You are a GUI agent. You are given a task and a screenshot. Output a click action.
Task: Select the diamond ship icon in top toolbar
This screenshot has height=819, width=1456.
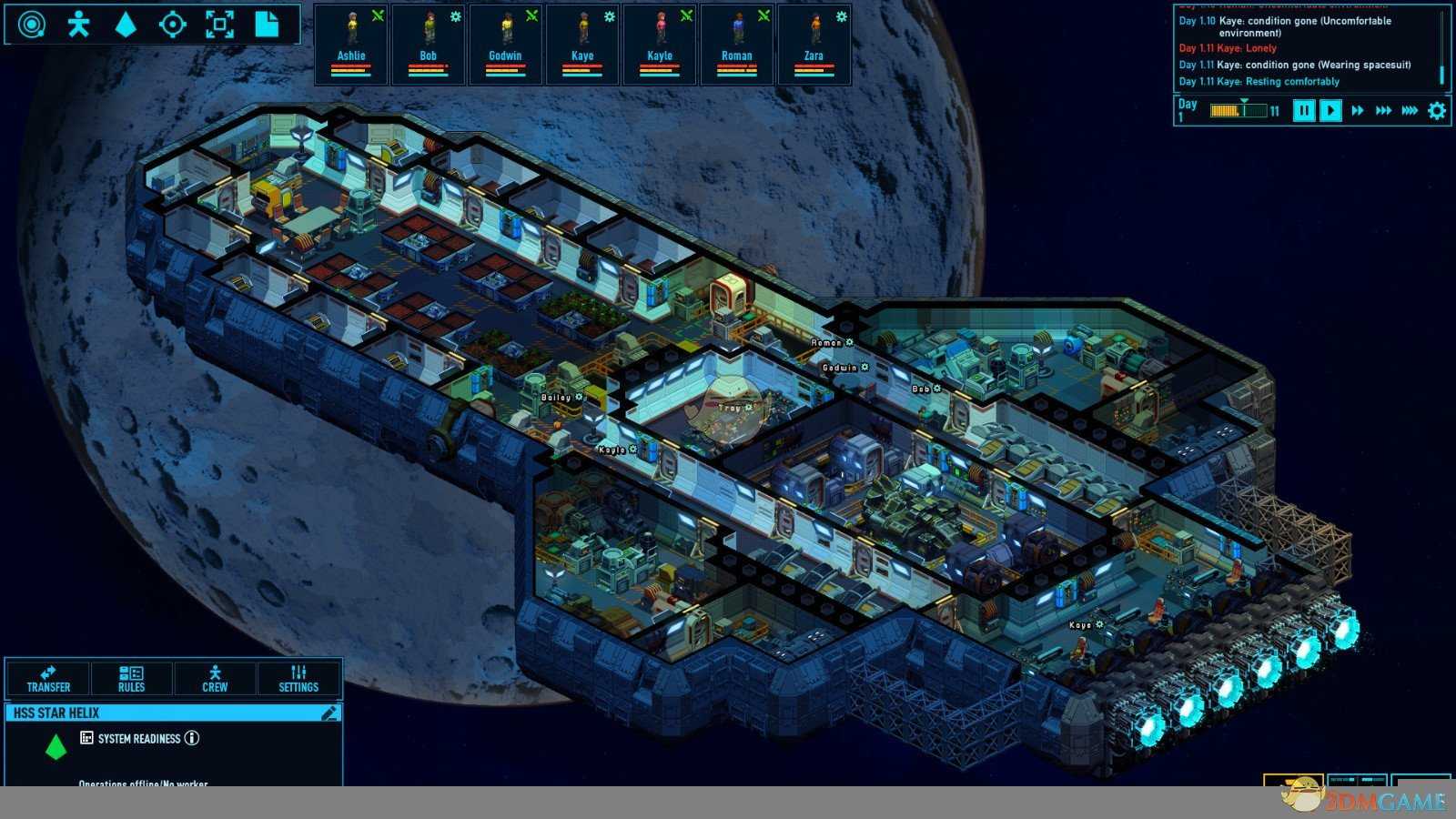coord(126,25)
